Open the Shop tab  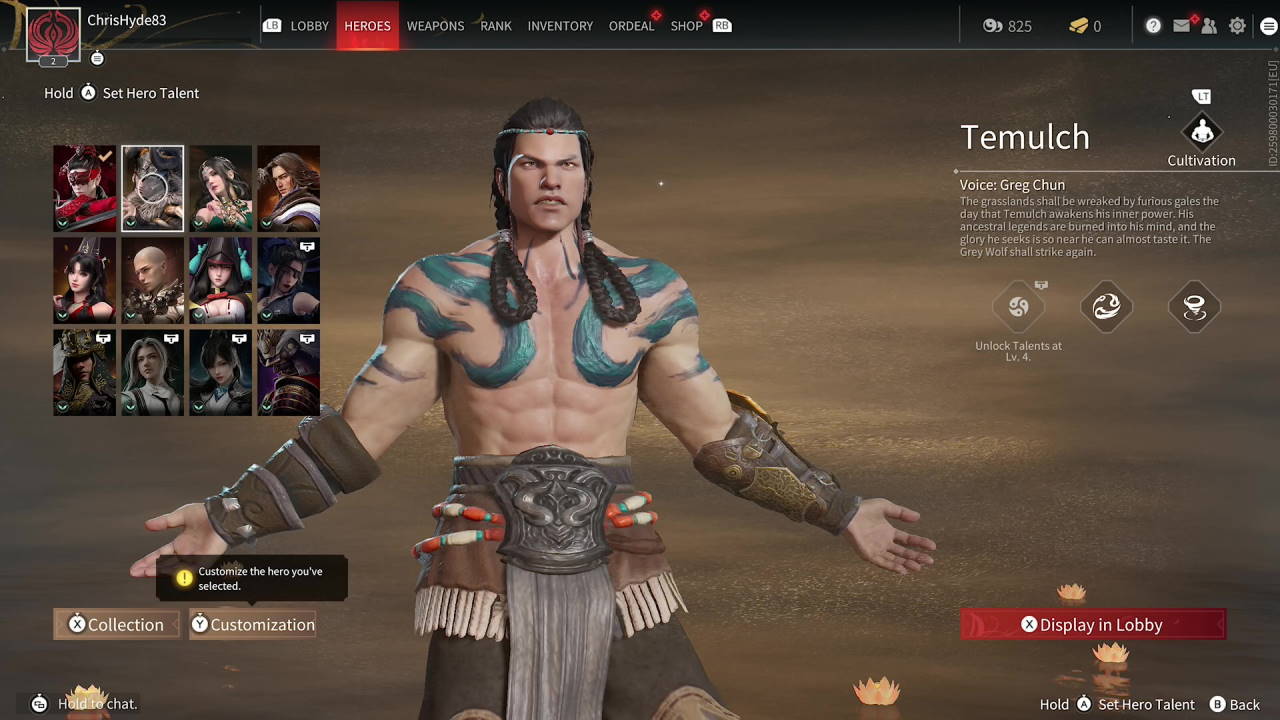click(686, 26)
